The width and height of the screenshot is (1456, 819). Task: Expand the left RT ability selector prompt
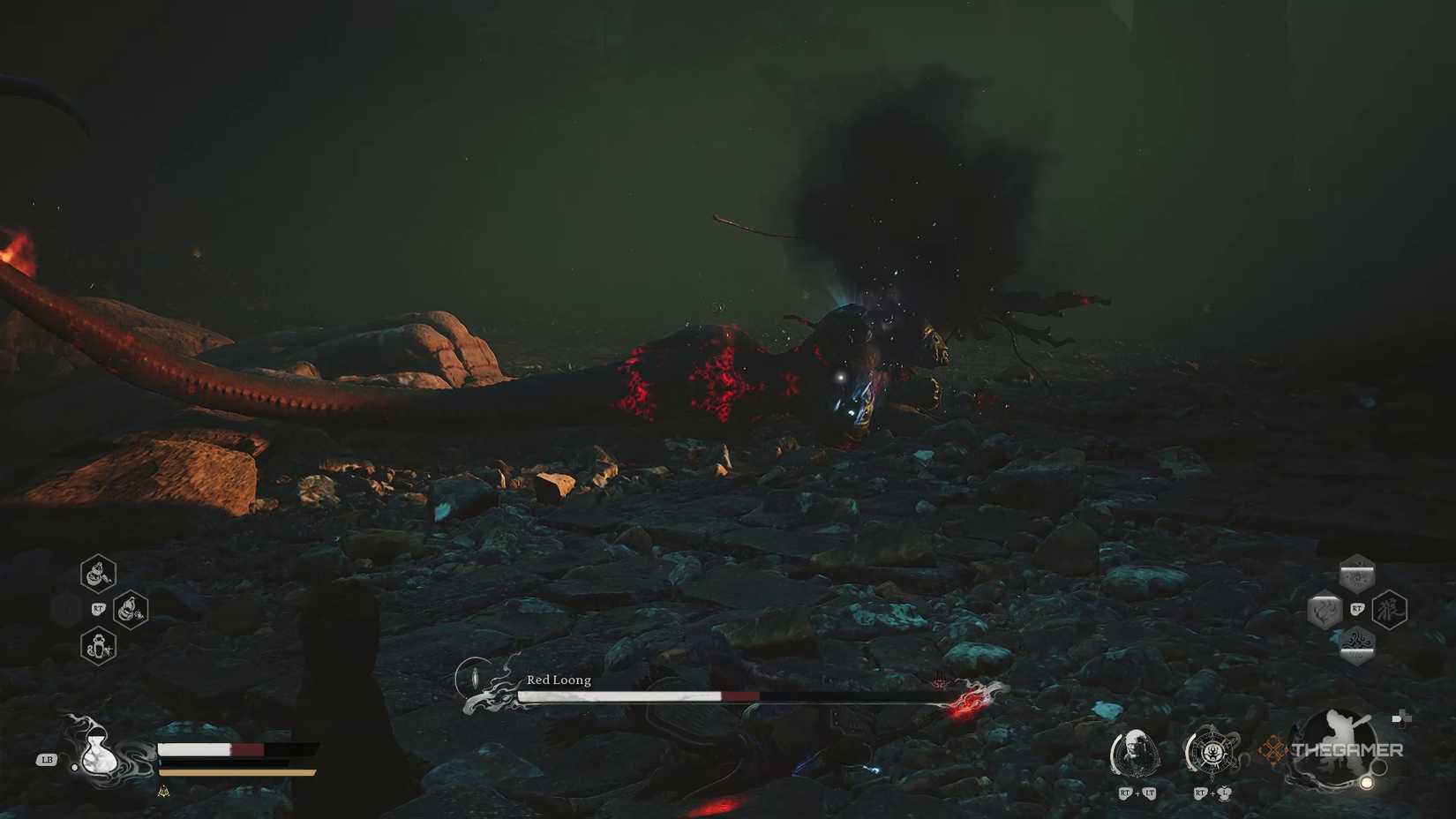pos(99,608)
